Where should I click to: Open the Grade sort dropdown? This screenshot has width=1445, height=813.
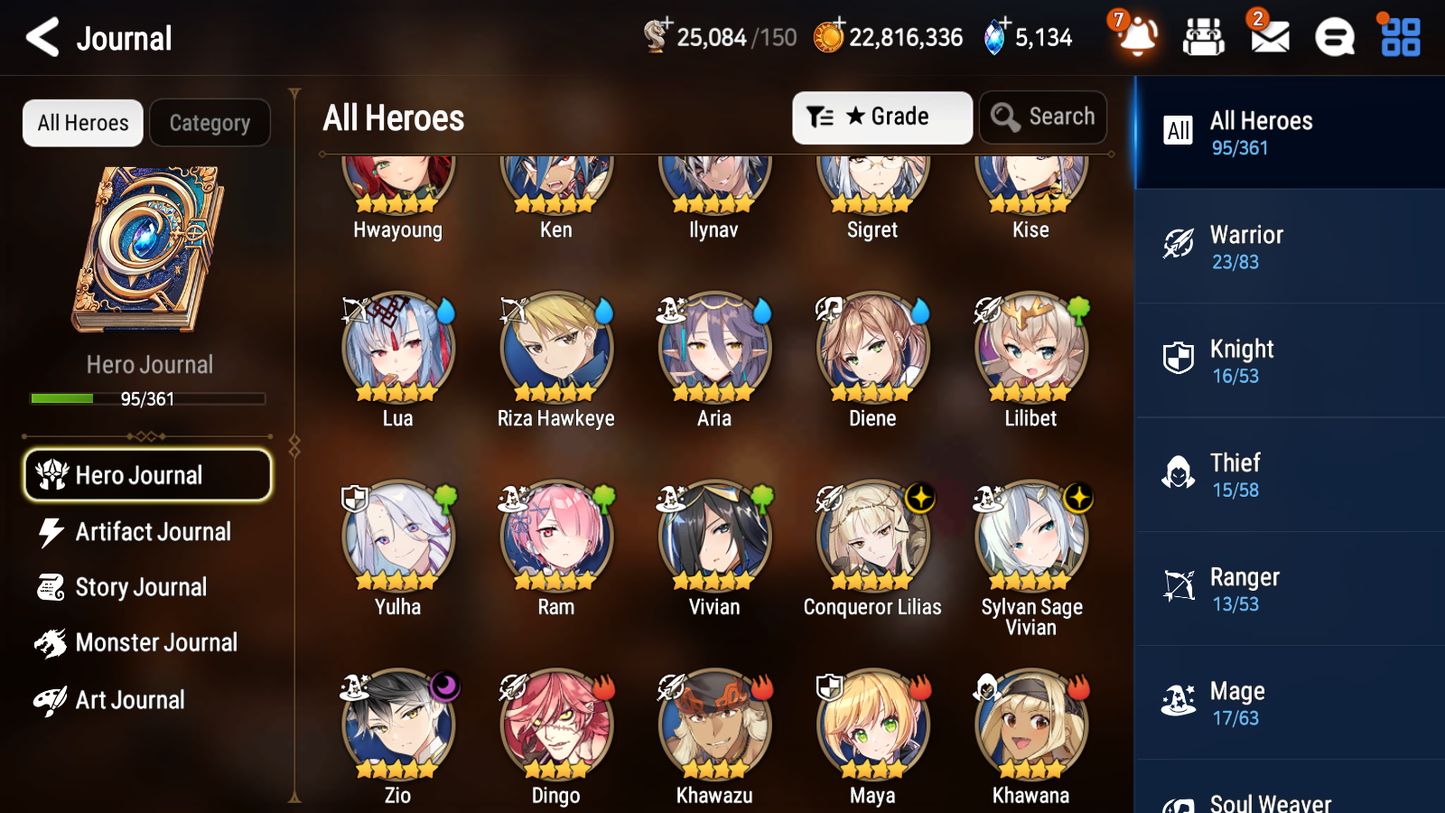tap(881, 117)
